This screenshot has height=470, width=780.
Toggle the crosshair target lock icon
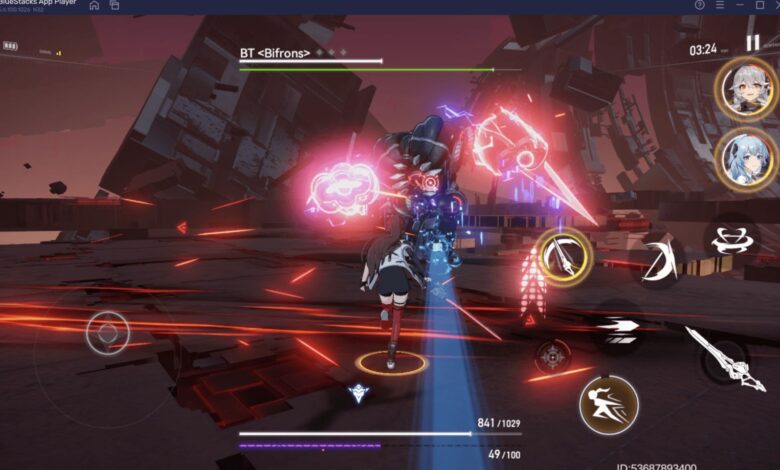click(552, 355)
